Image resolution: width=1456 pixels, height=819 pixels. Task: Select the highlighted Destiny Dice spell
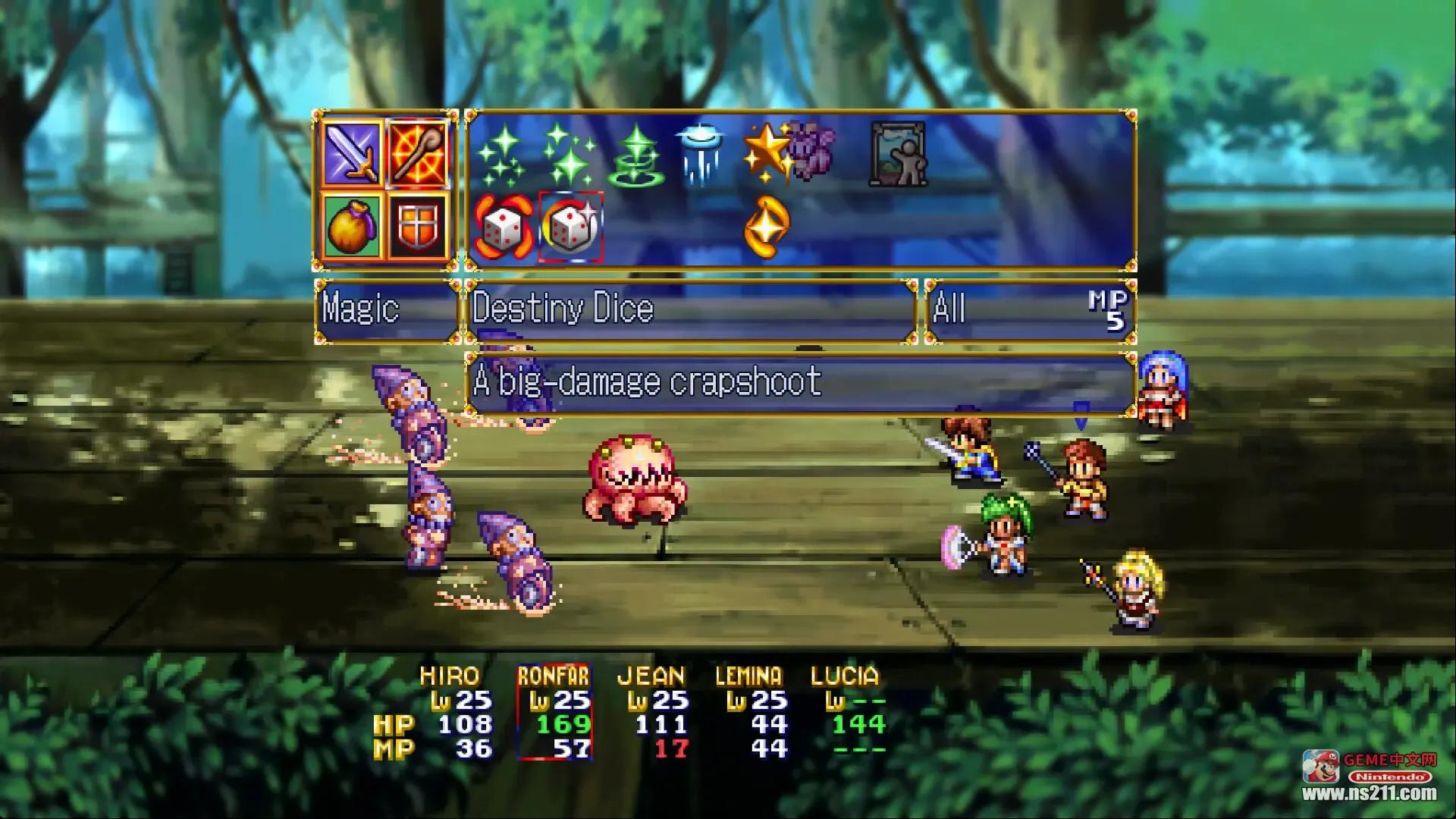coord(571,226)
